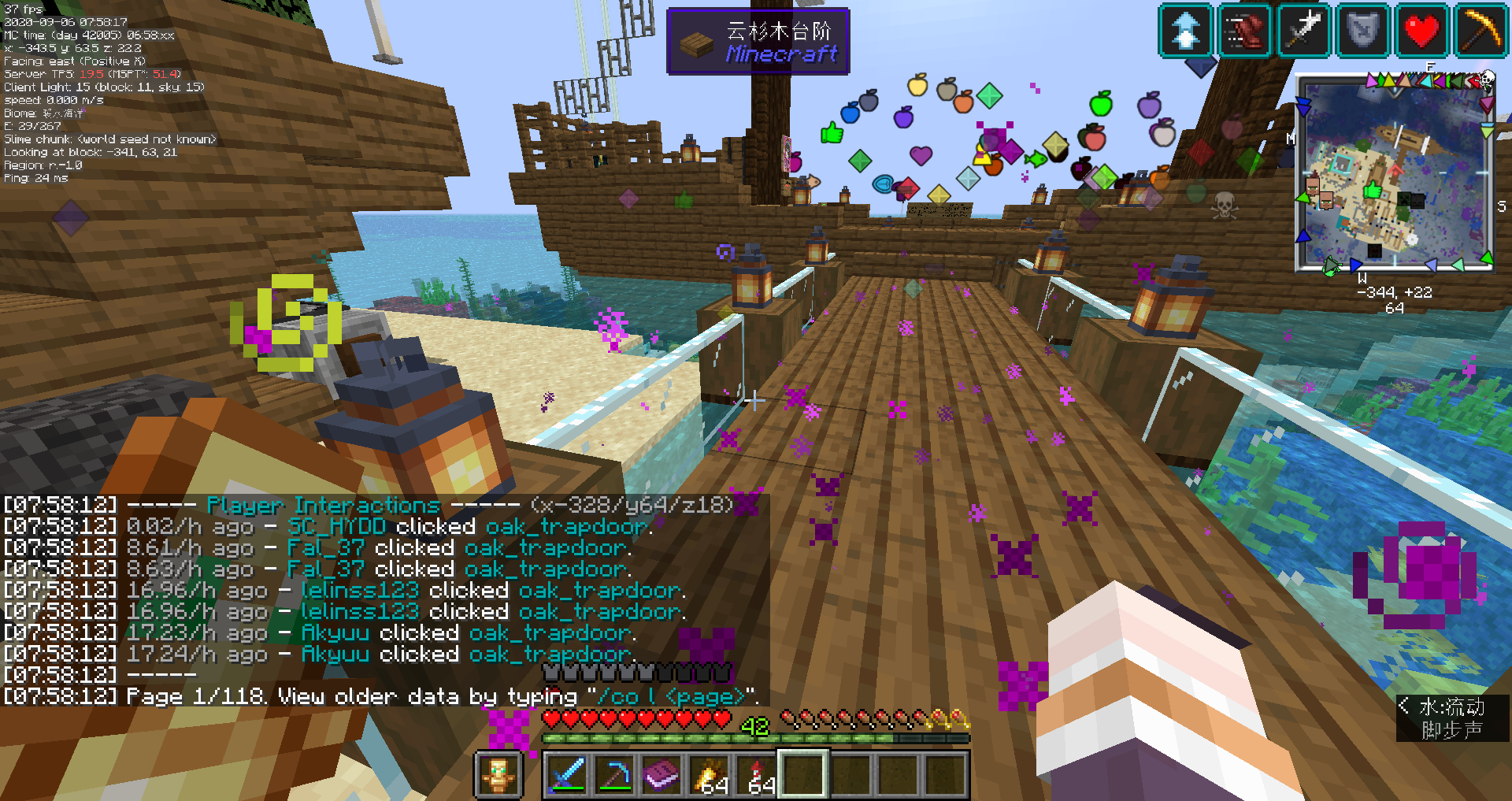Screen dimensions: 1512x801
Task: Click the strength sword status icon
Action: (1303, 32)
